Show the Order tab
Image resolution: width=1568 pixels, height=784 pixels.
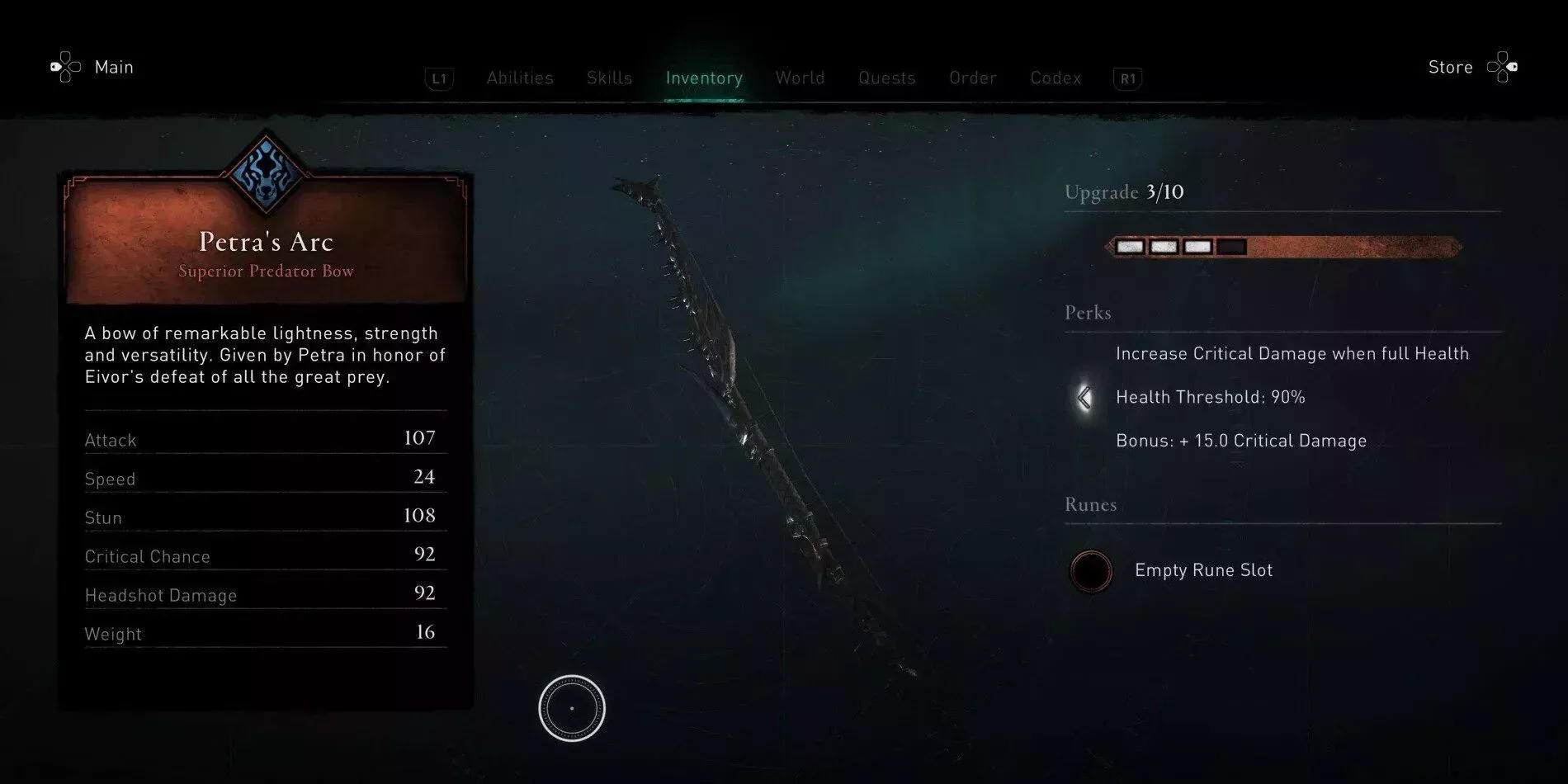(x=972, y=78)
